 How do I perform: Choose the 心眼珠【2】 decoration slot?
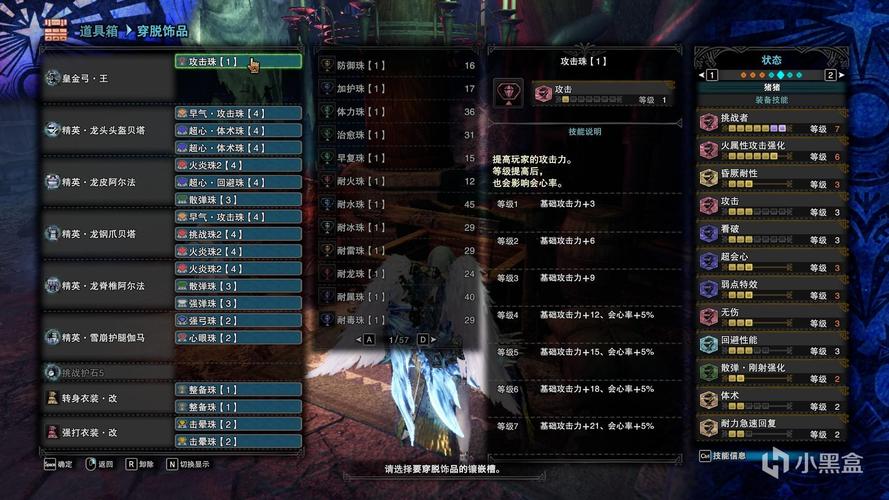pos(238,338)
